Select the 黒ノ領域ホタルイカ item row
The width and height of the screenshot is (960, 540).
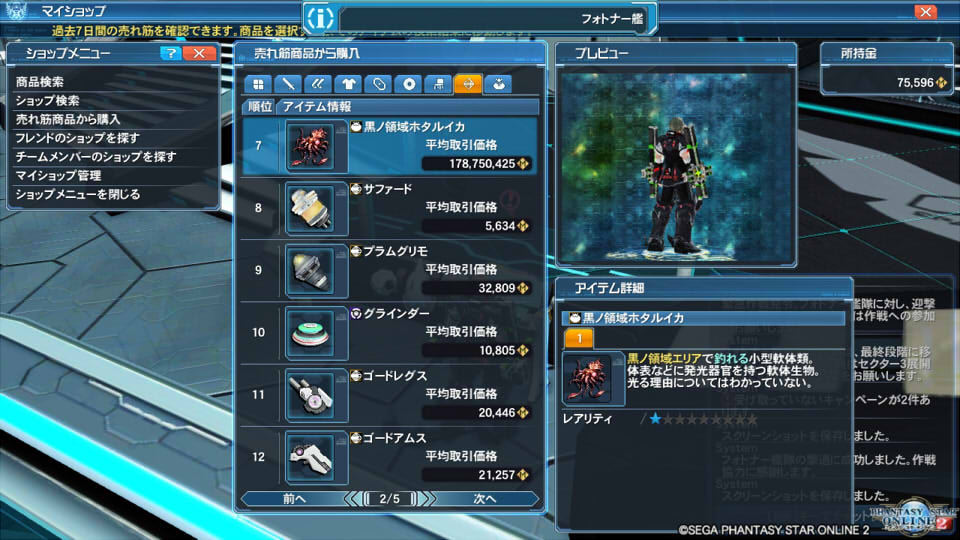click(390, 146)
